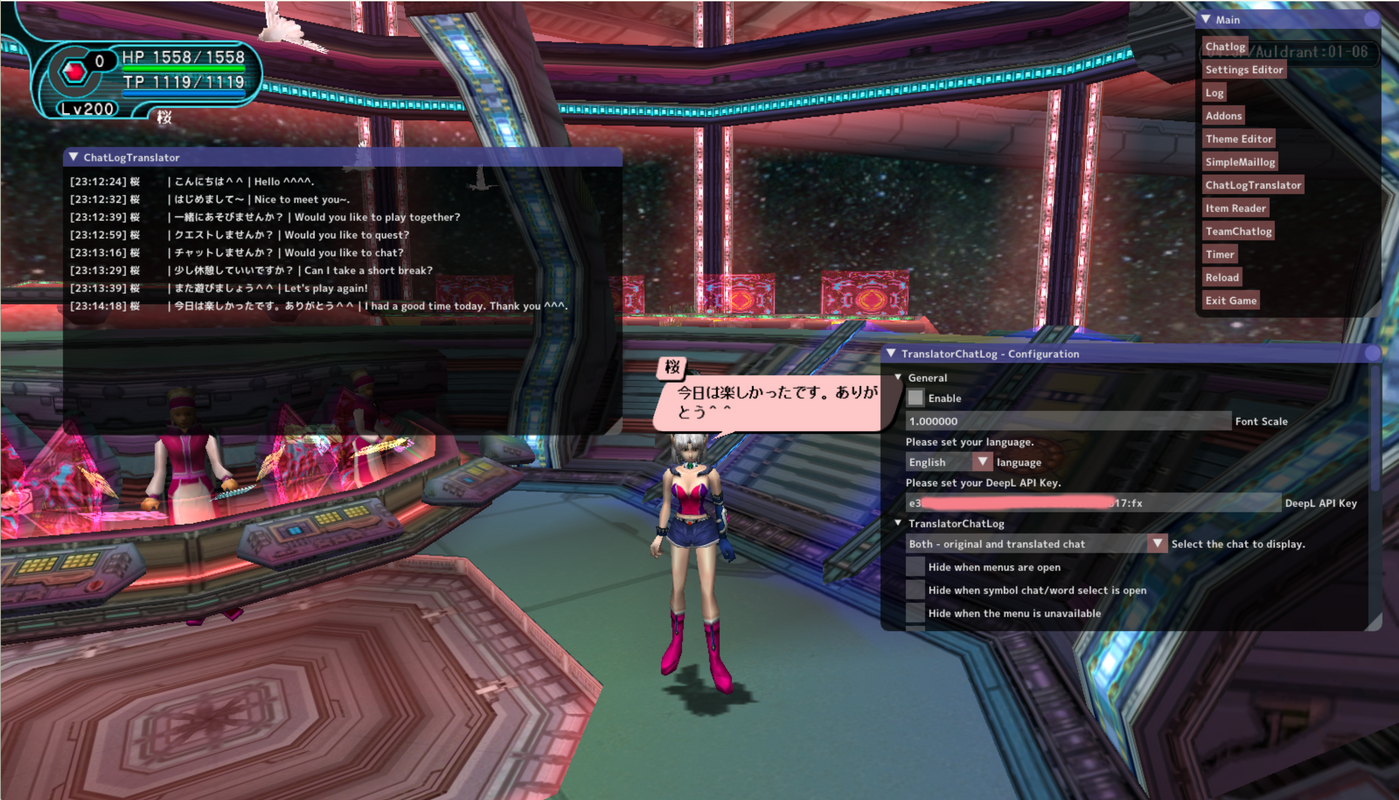This screenshot has height=800, width=1399.
Task: Open SimpleMaillog window
Action: coord(1240,162)
